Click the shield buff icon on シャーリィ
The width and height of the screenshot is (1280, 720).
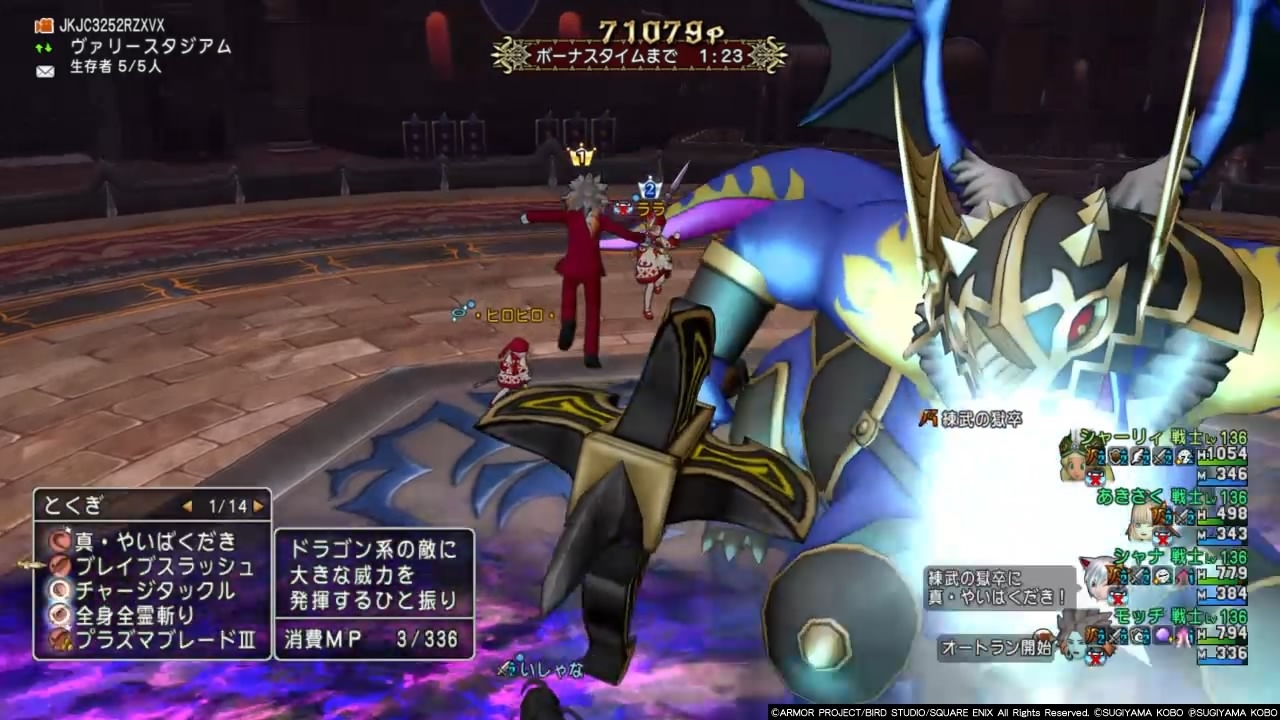(x=1117, y=456)
